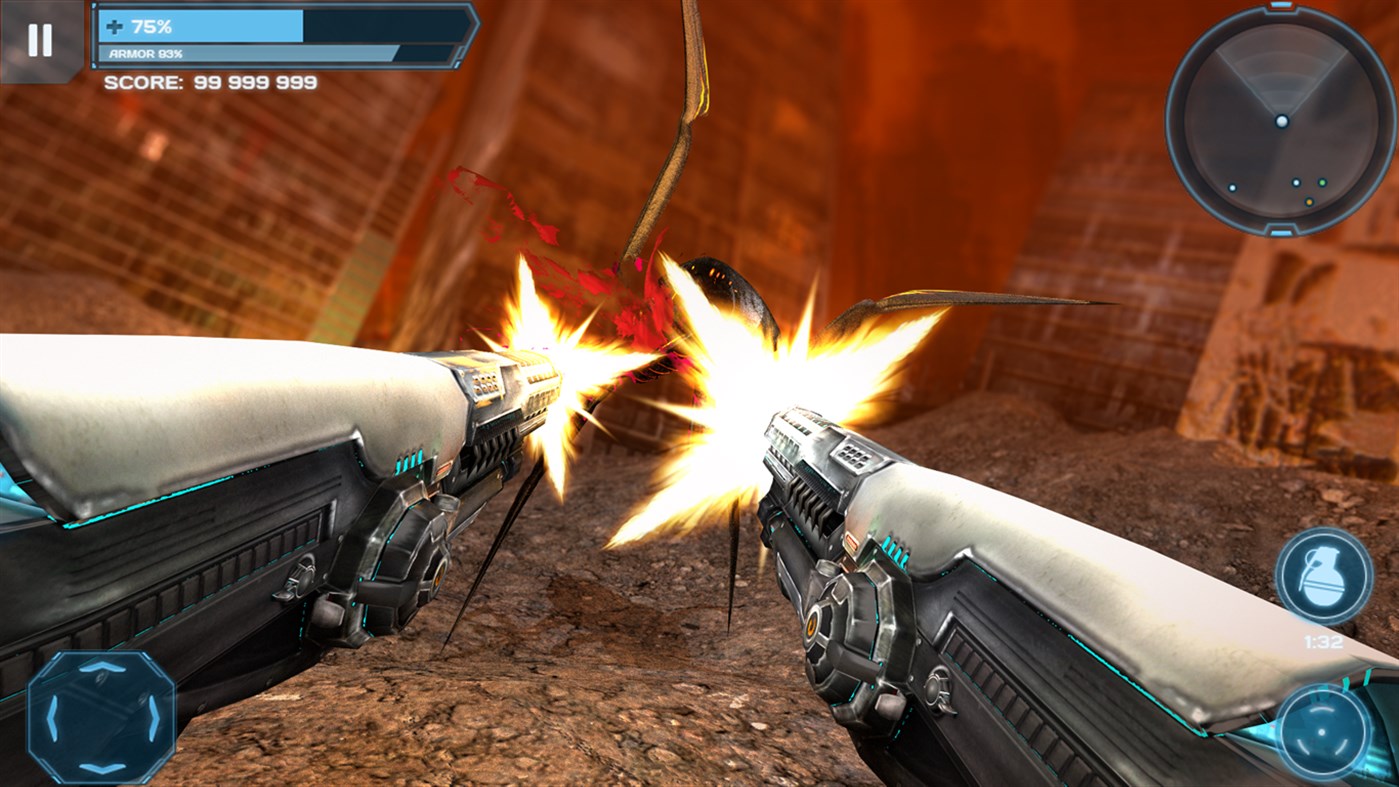Tap the 1:32 grenade cooldown timer

(1320, 645)
